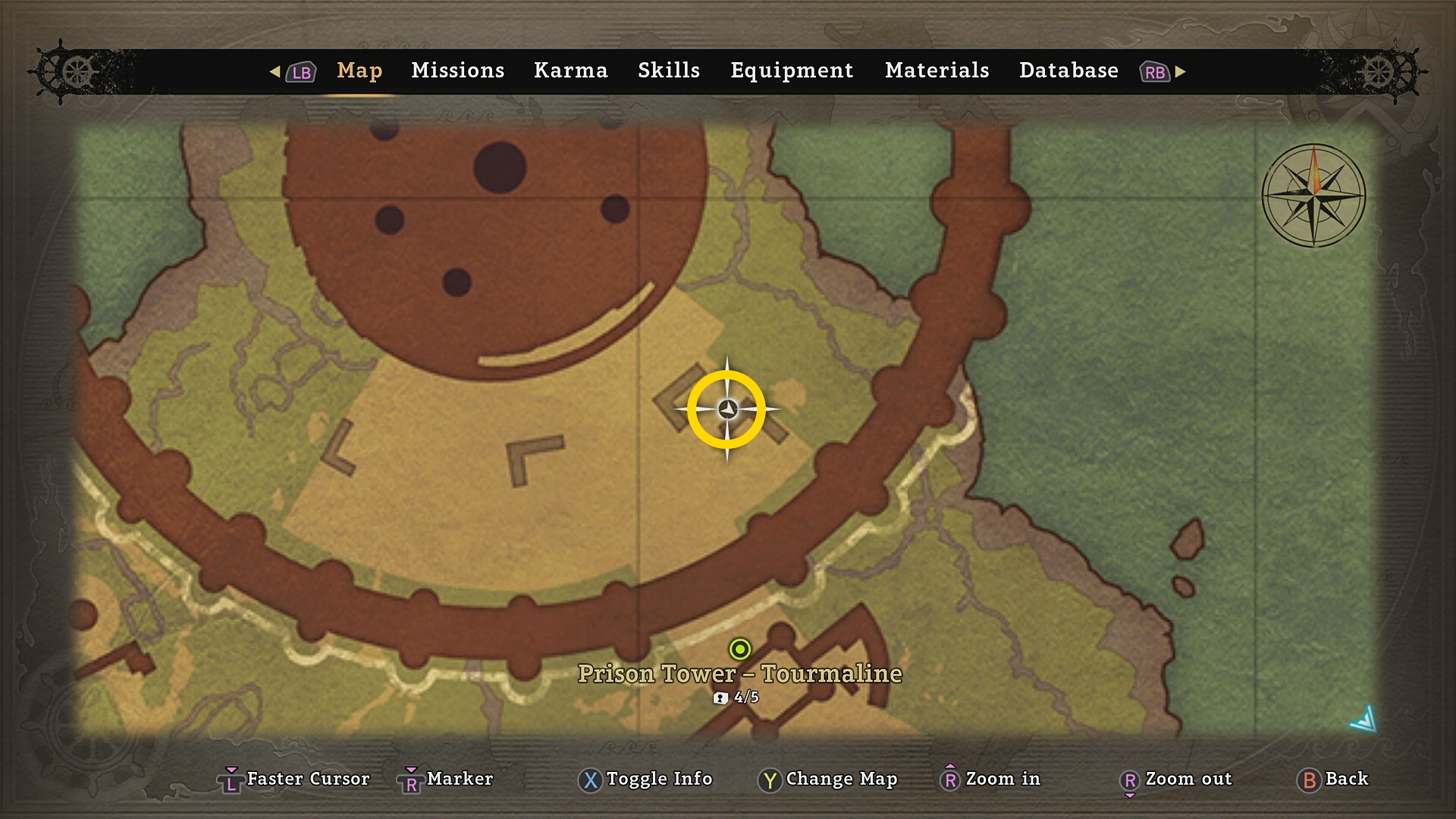Select the Prison Tower – Tourmaline map marker
Screen dimensions: 1456x819
pyautogui.click(x=739, y=650)
